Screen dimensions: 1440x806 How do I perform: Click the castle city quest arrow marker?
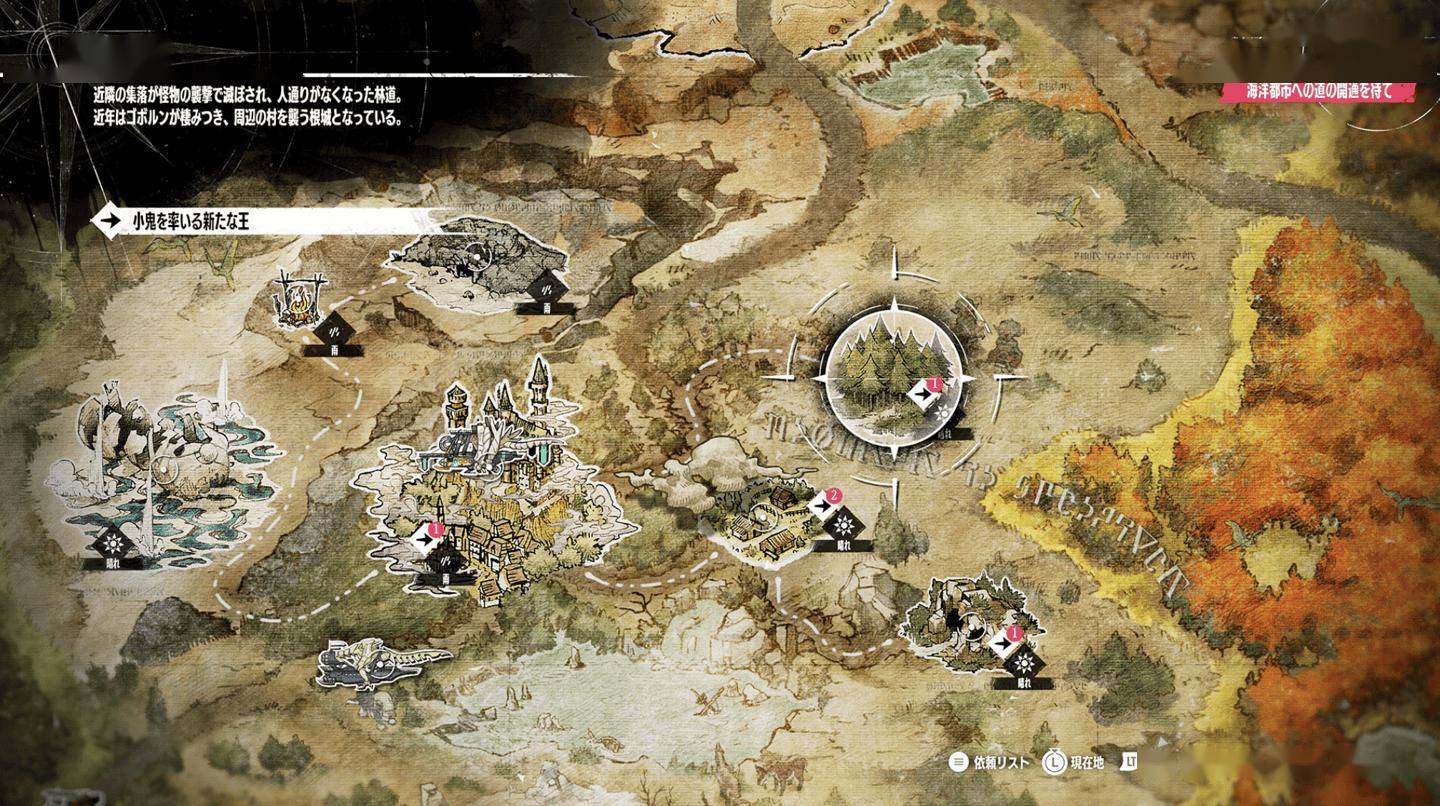coord(427,540)
